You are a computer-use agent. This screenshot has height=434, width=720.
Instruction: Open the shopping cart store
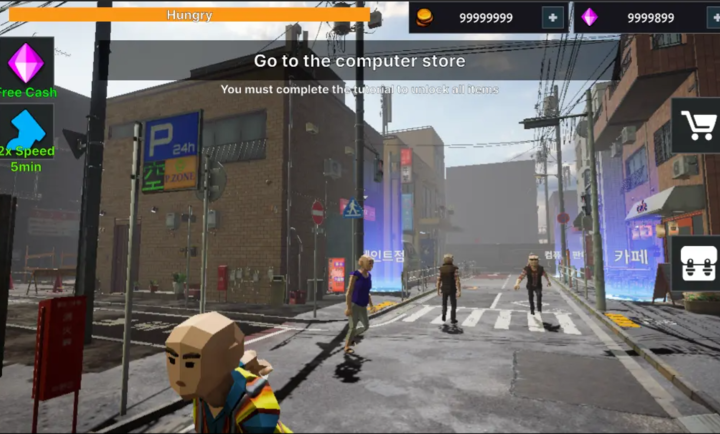click(697, 126)
